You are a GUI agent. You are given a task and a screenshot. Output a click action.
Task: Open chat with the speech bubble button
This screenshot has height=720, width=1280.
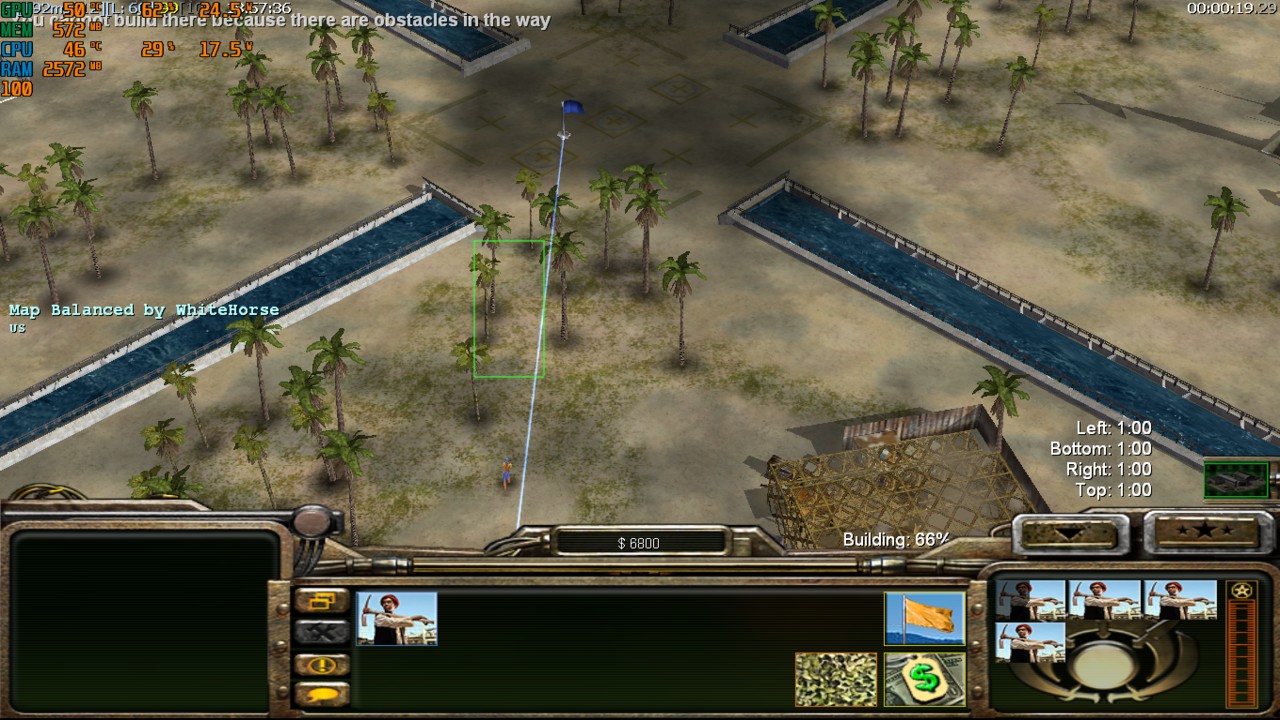[321, 693]
